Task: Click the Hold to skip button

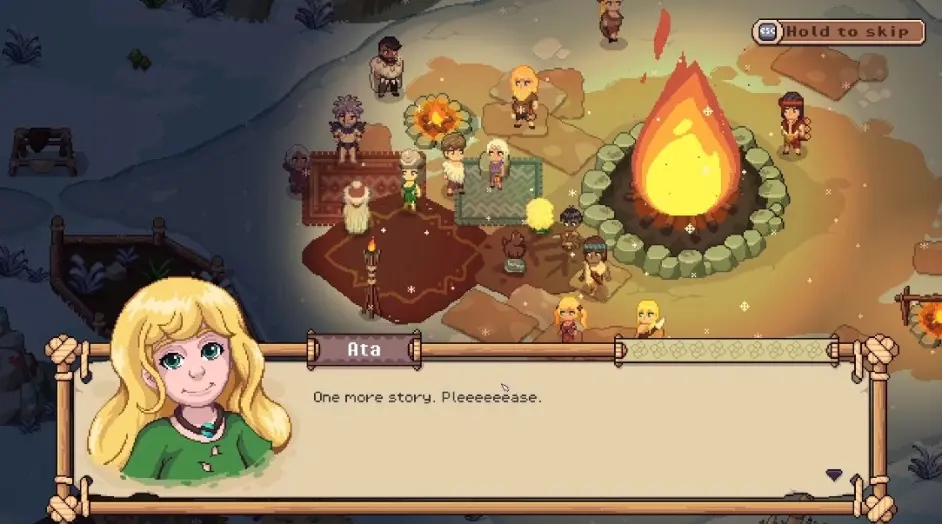Action: (x=838, y=32)
